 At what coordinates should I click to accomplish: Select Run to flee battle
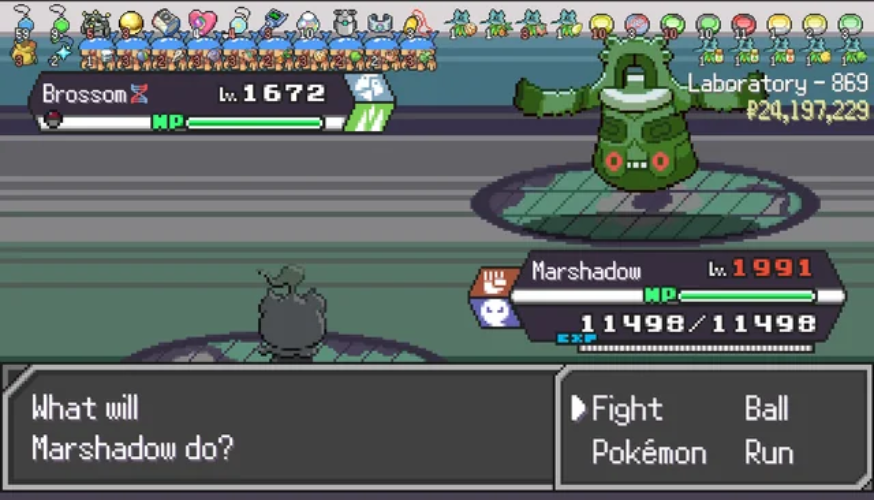click(x=768, y=453)
